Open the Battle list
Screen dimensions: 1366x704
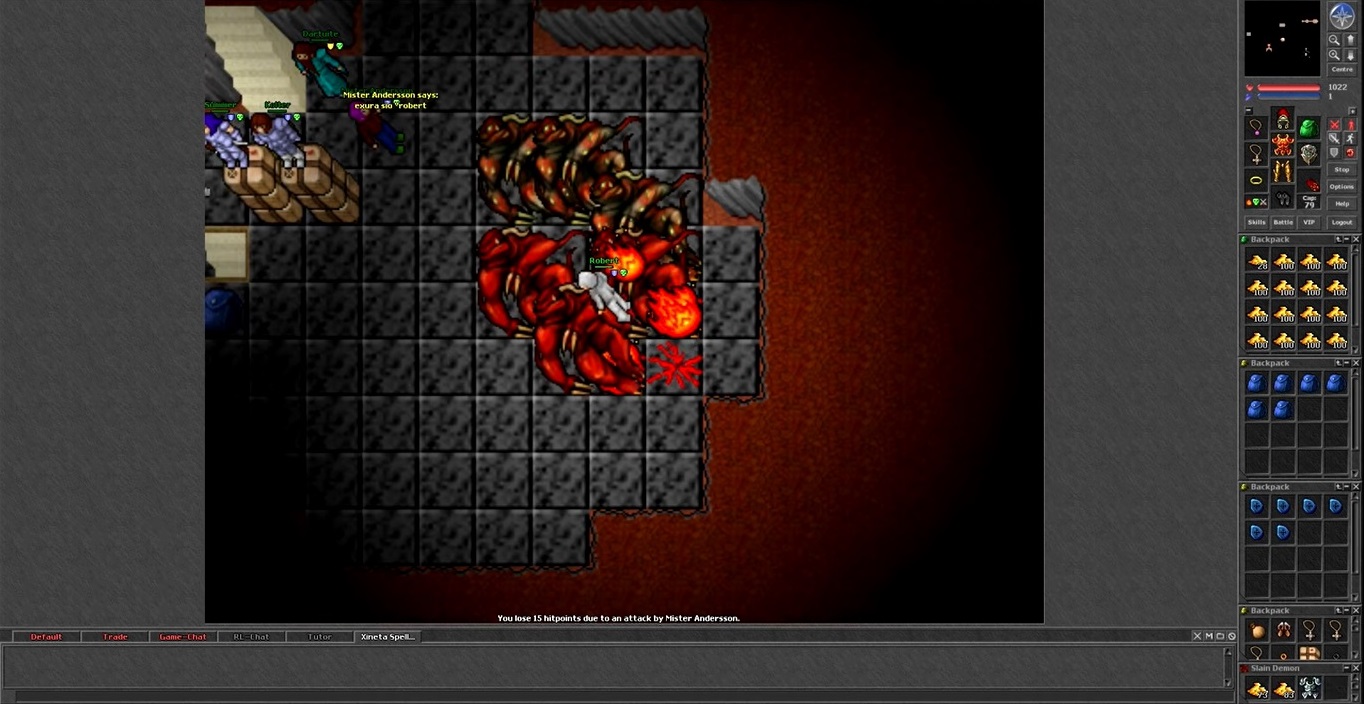tap(1283, 222)
